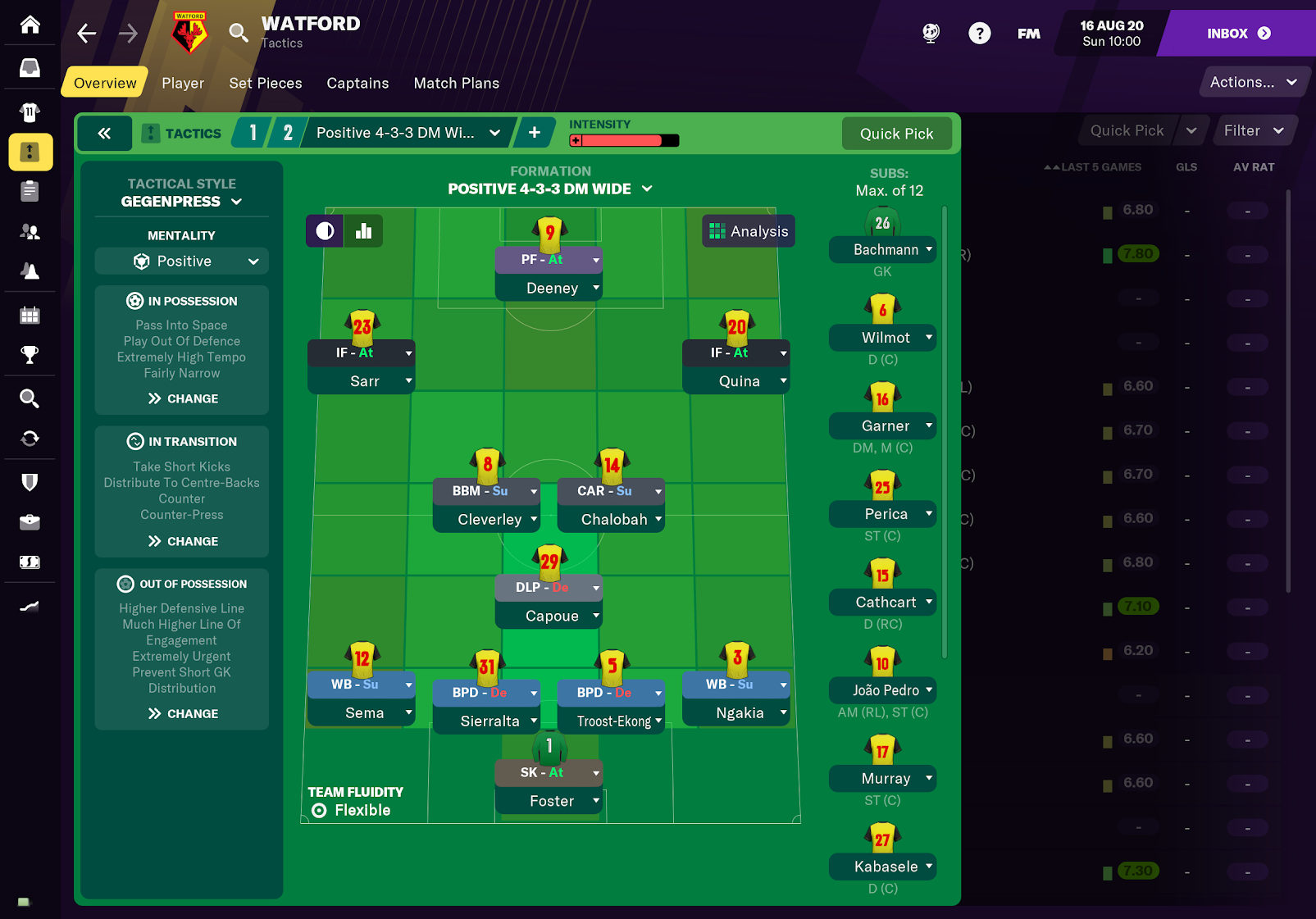Open Scouting with the magnifying glass icon

point(30,398)
